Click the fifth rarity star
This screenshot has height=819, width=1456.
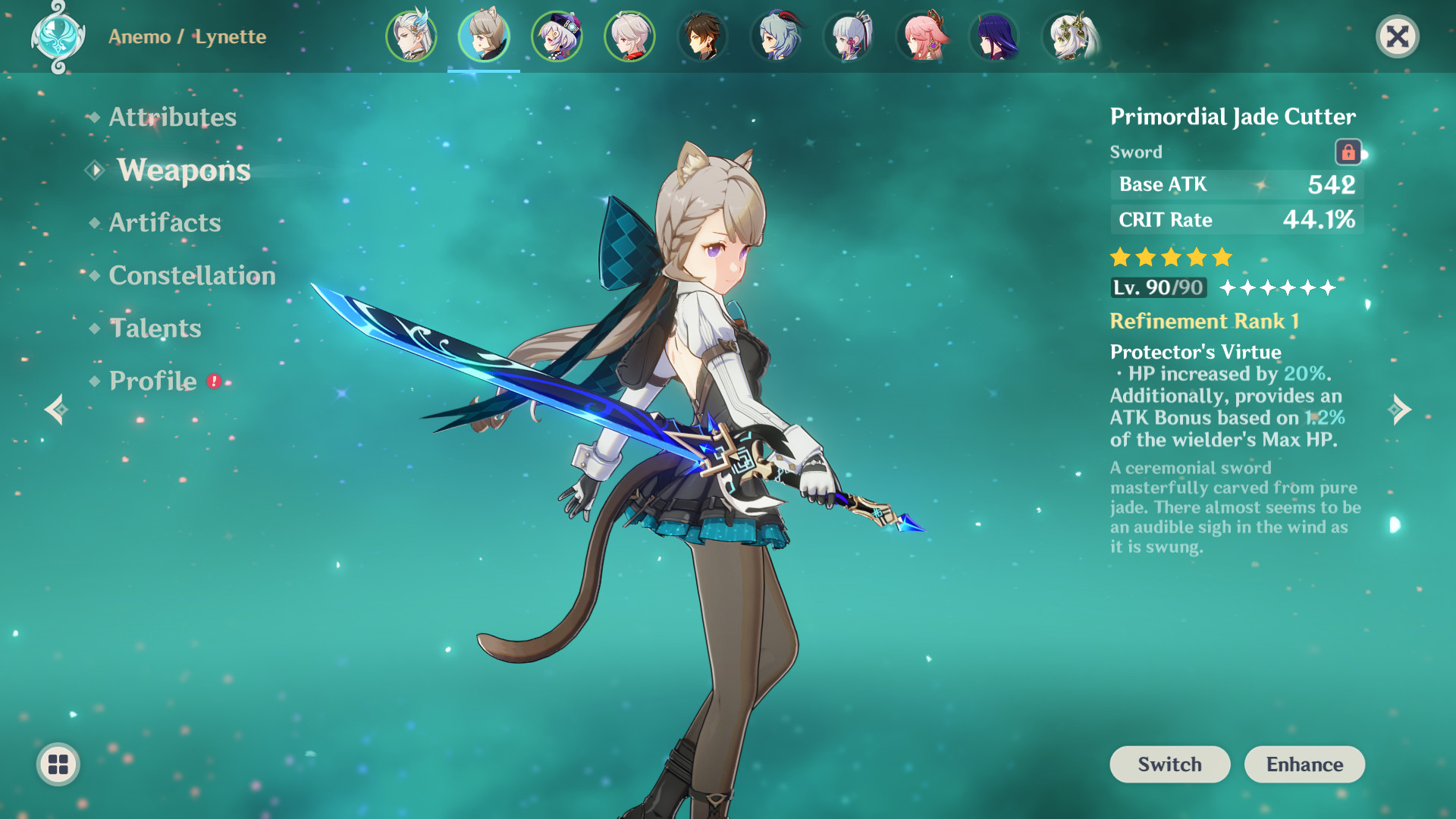click(1221, 258)
